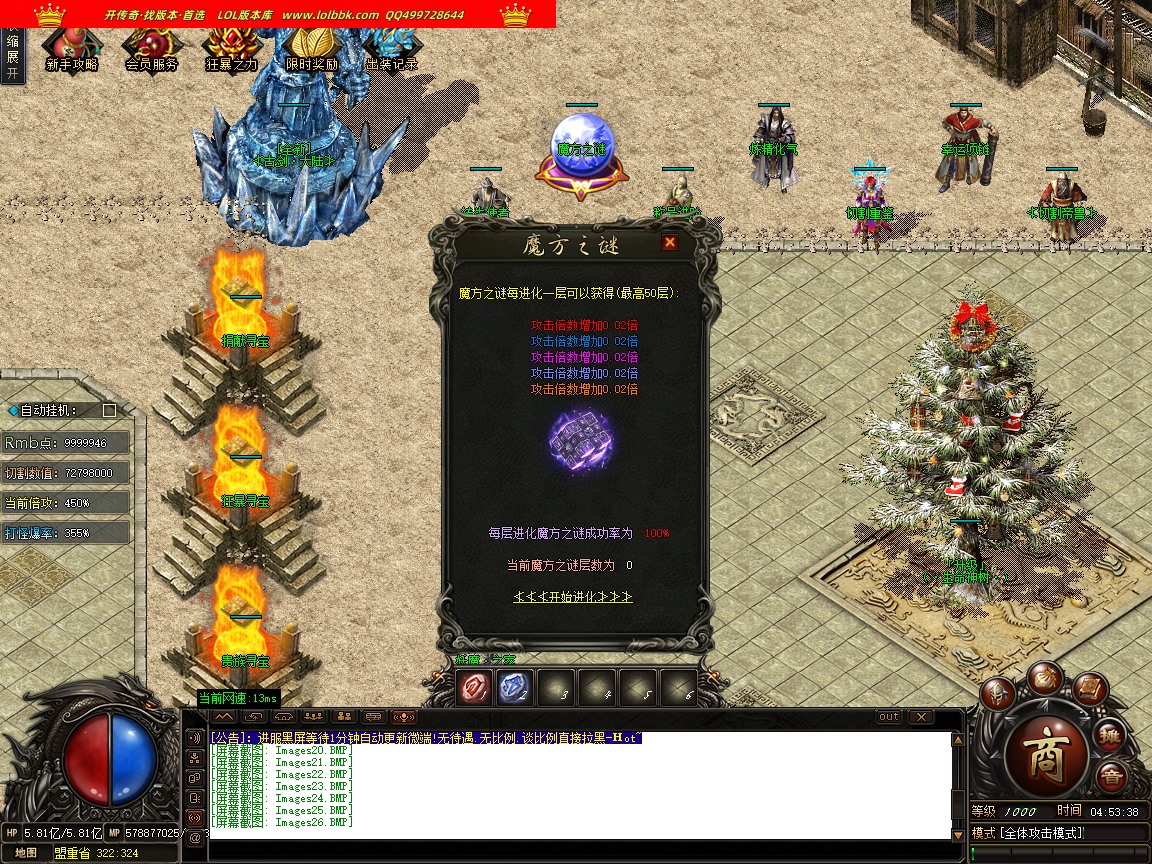The width and height of the screenshot is (1152, 864).
Task: Click the 开始进化 evolve link
Action: [x=573, y=597]
